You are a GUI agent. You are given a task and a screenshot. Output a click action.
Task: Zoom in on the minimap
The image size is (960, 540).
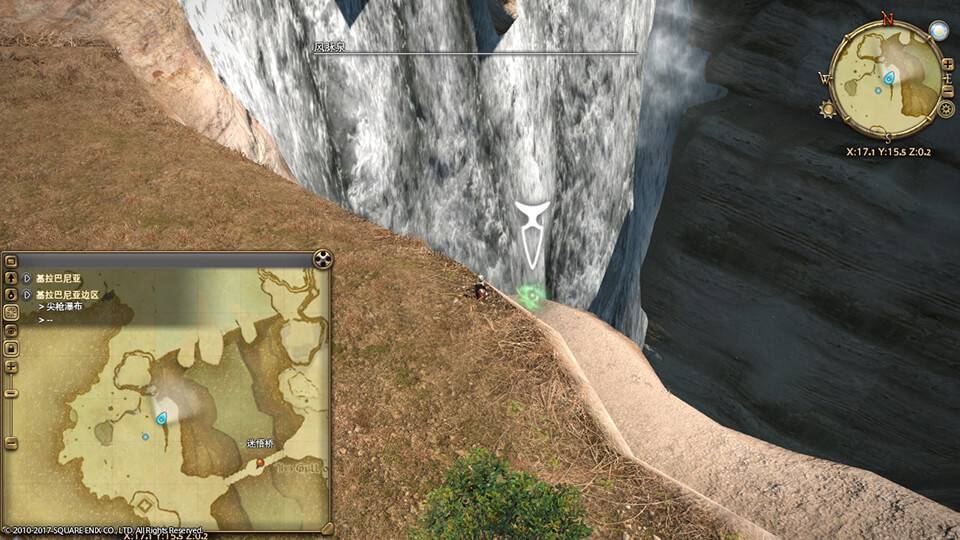pos(947,64)
